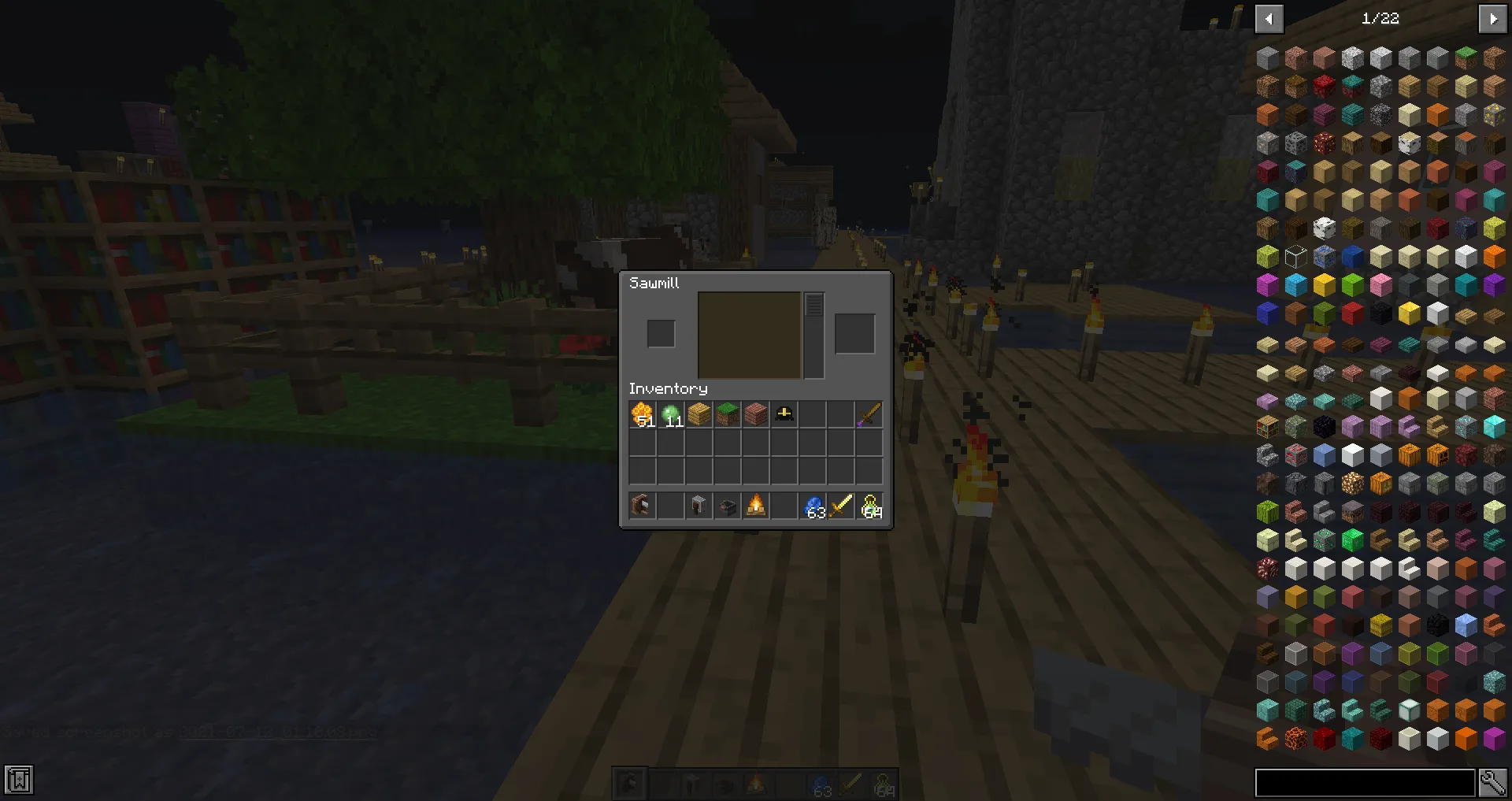Screen dimensions: 1512x801
Task: Pick up the oak planks from inventory
Action: pyautogui.click(x=699, y=414)
